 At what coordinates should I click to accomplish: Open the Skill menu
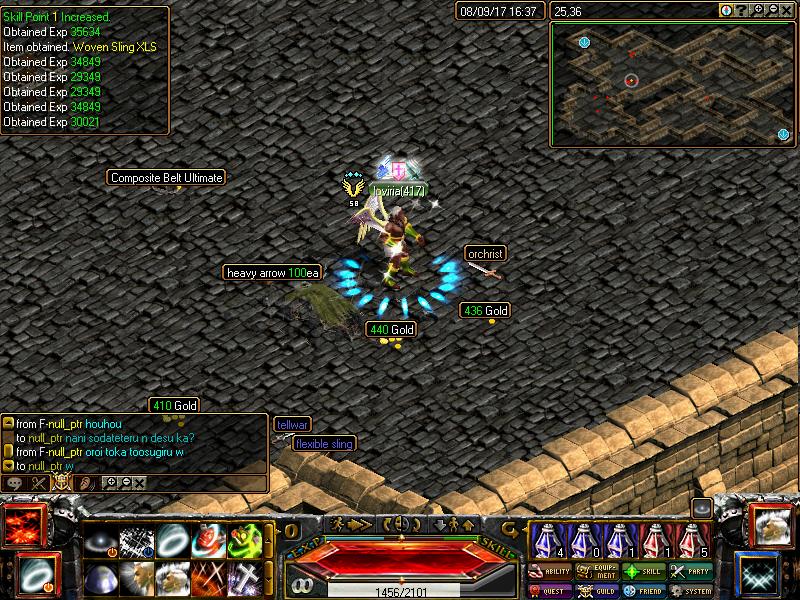pos(645,572)
